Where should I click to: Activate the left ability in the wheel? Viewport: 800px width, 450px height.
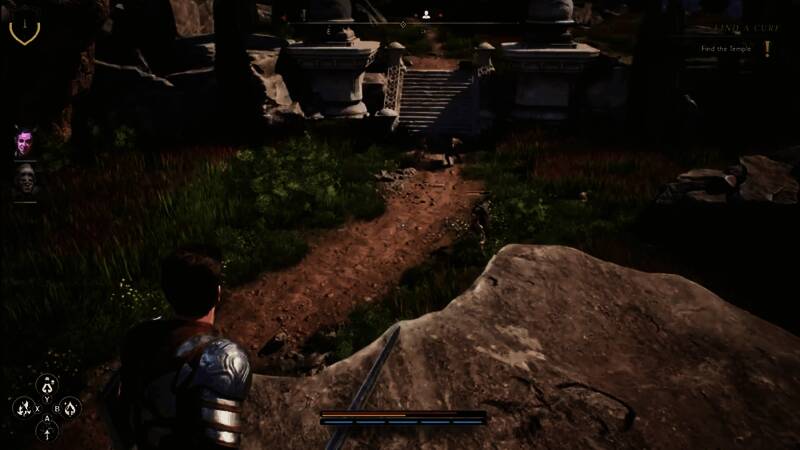(x=23, y=408)
